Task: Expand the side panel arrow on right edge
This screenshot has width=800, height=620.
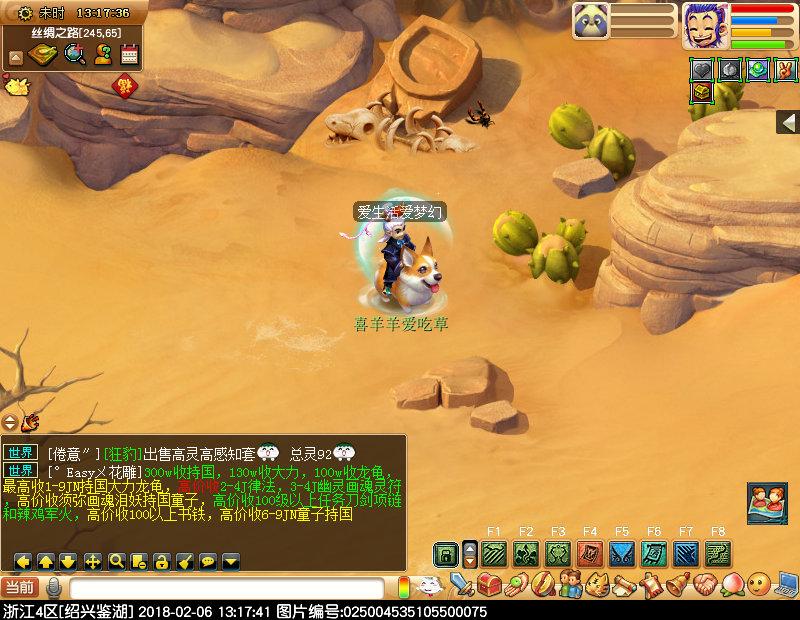Action: 788,122
